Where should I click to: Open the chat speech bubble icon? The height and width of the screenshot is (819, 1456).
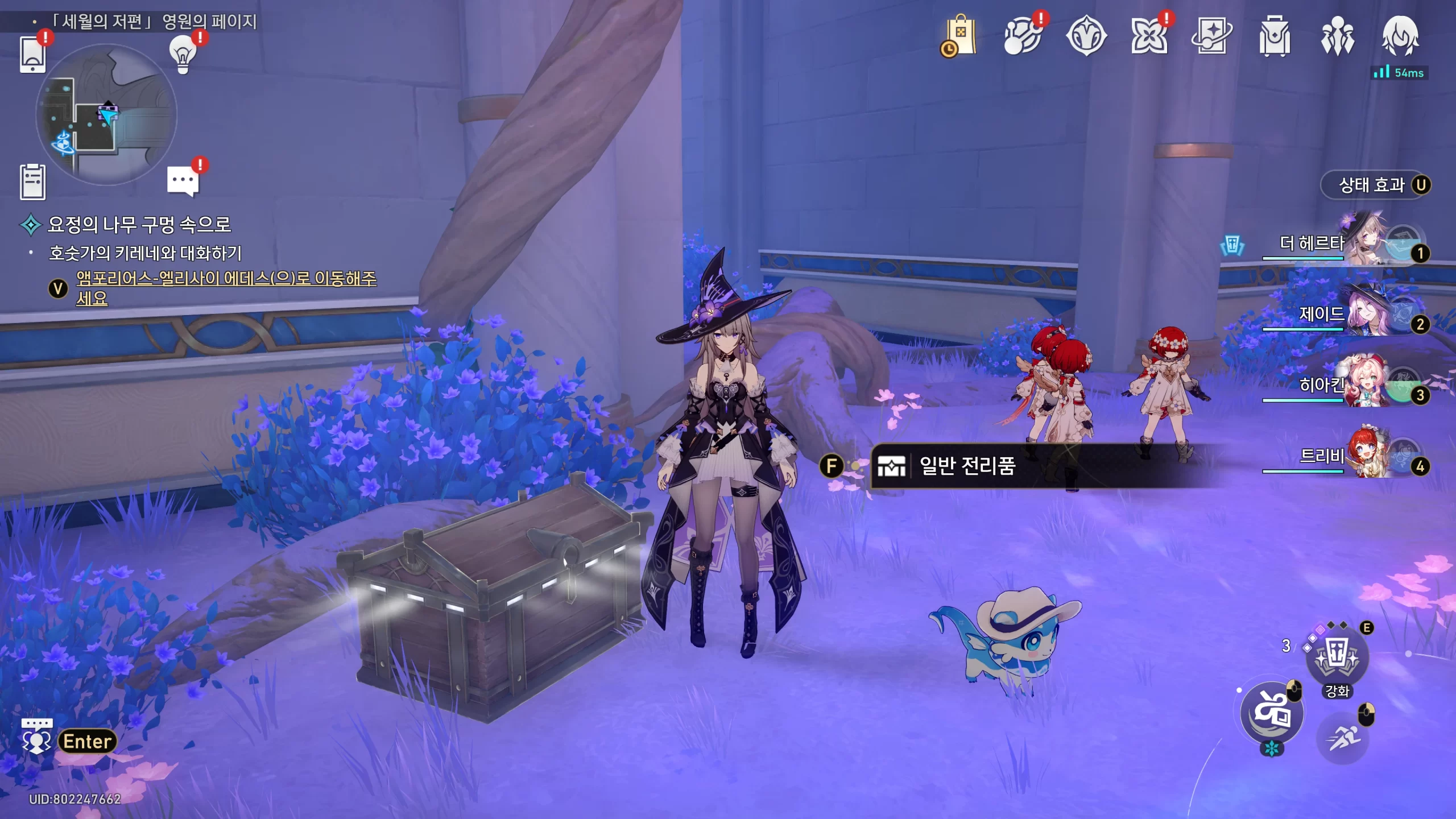183,181
